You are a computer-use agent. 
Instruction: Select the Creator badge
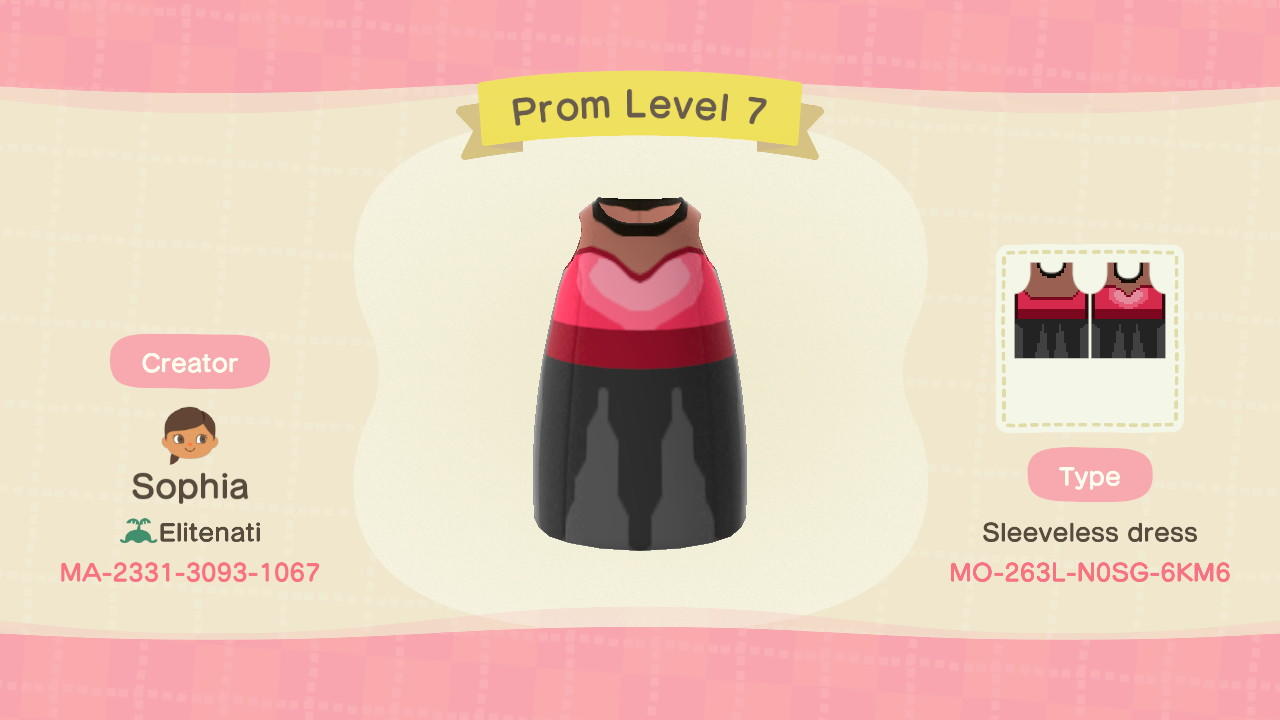click(x=190, y=361)
